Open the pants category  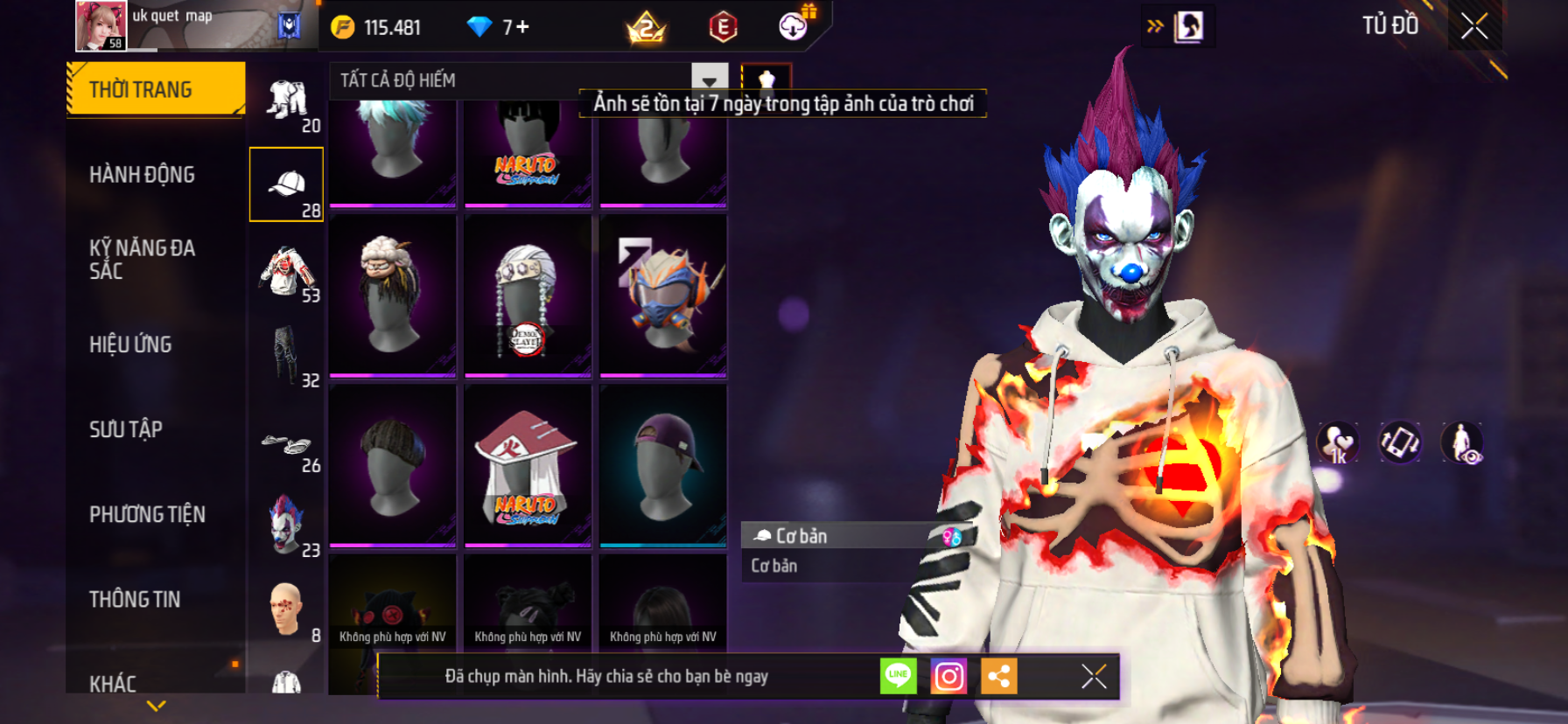286,354
